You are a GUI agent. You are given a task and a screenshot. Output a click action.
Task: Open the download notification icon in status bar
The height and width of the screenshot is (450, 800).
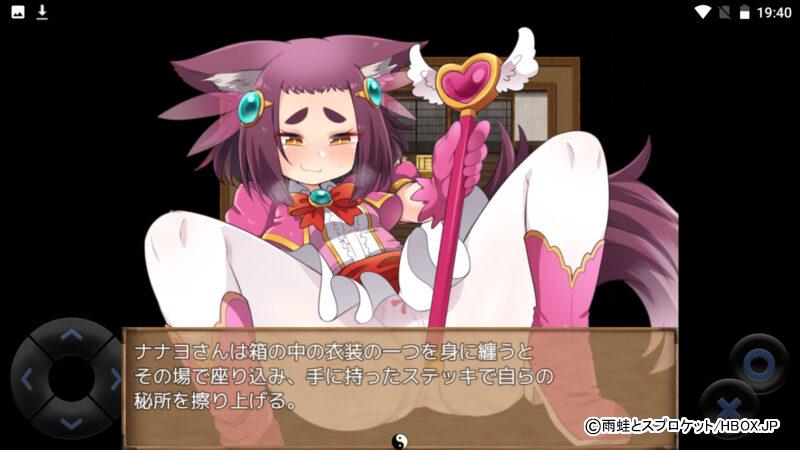[x=42, y=12]
